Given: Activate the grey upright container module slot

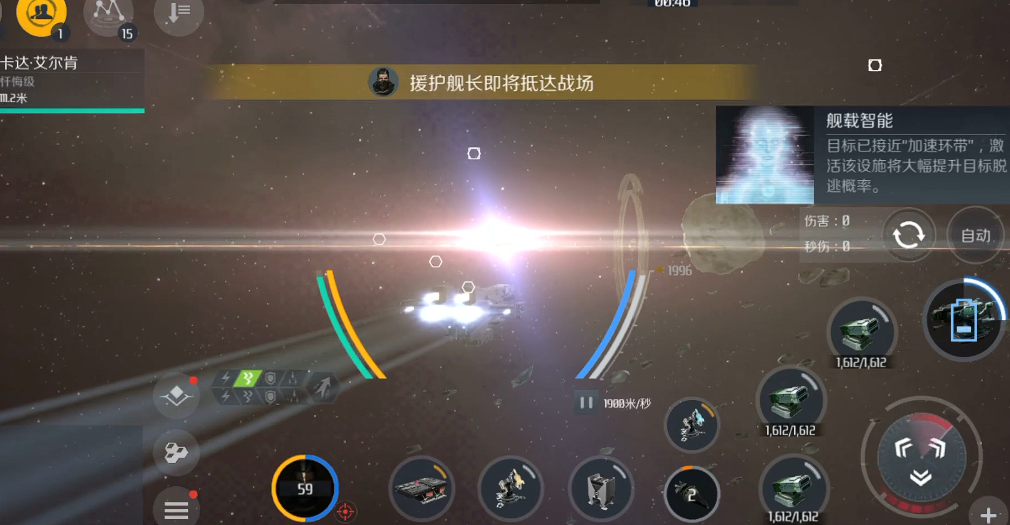Looking at the screenshot, I should (x=601, y=490).
